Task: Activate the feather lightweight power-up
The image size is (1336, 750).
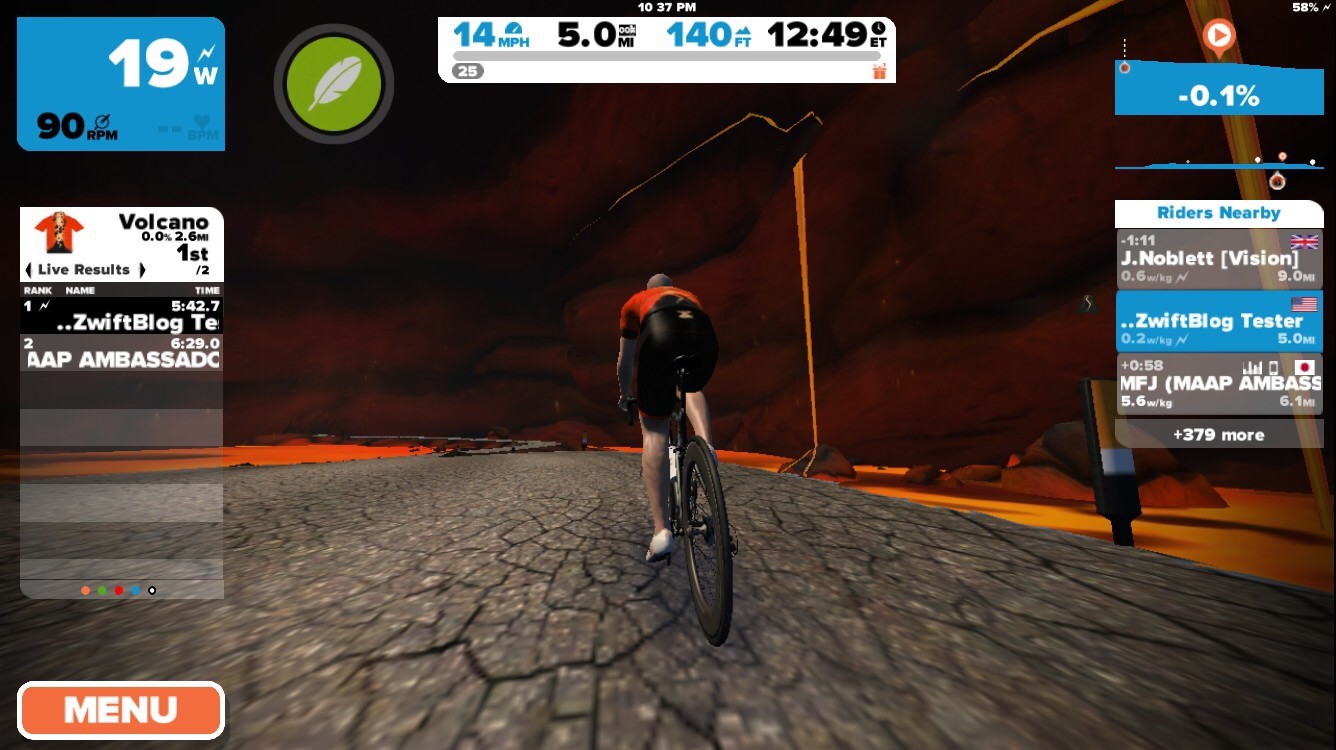Action: tap(333, 83)
